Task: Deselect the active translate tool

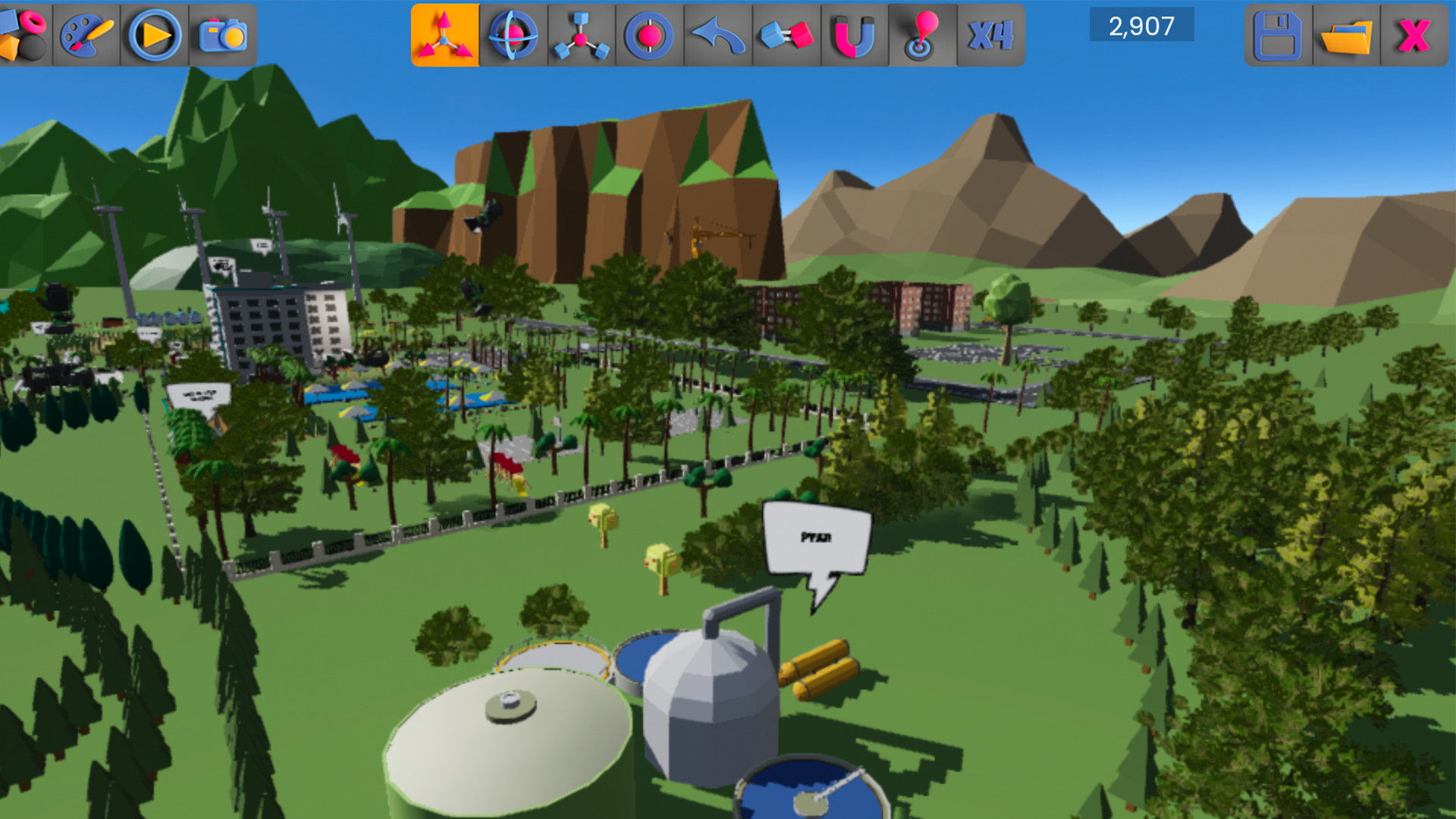Action: pos(446,33)
